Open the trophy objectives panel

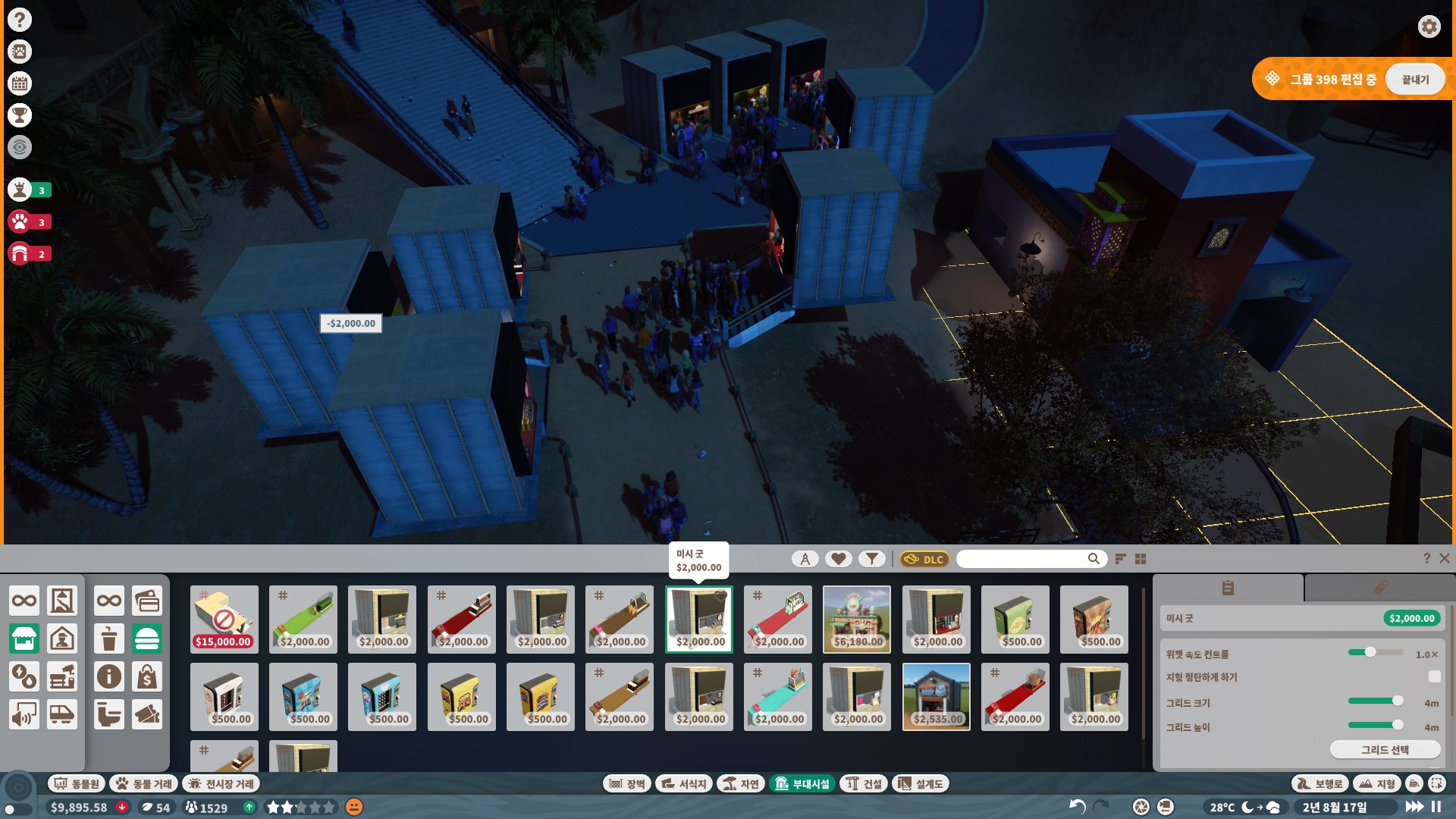[20, 115]
